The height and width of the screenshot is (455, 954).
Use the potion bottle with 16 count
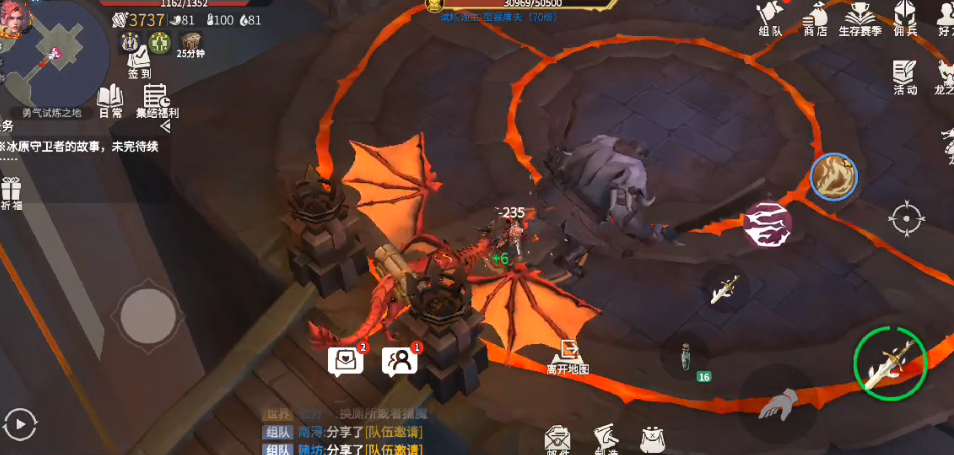[x=686, y=357]
